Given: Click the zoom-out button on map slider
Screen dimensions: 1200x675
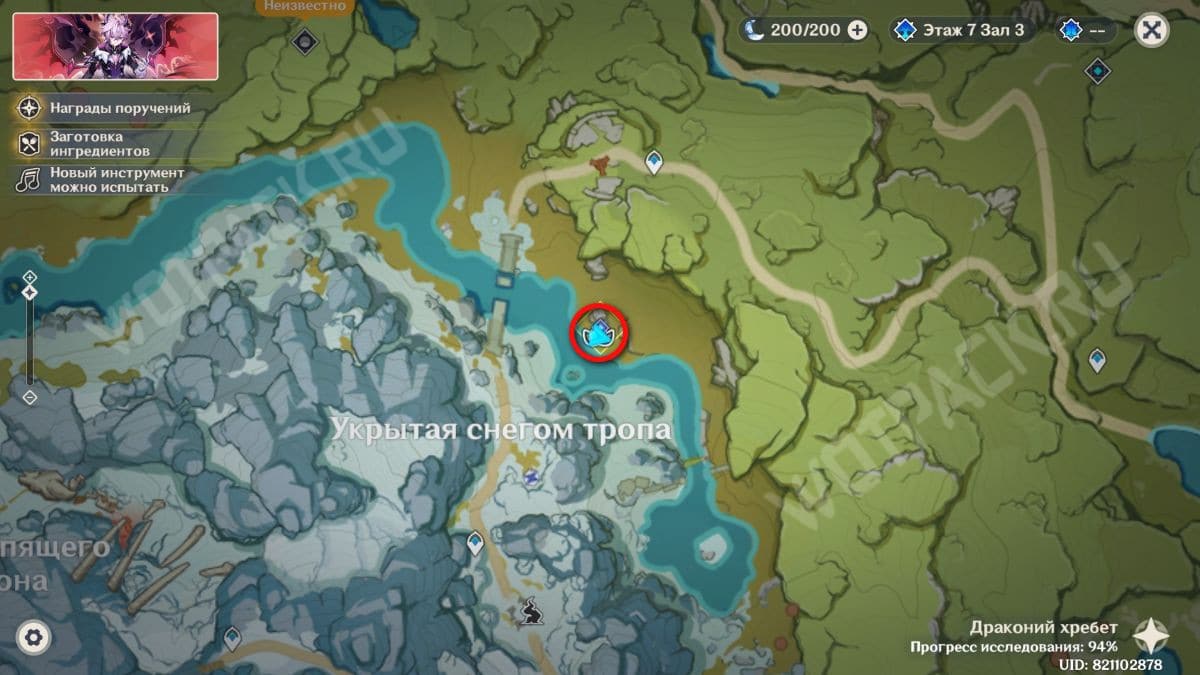Looking at the screenshot, I should 30,397.
